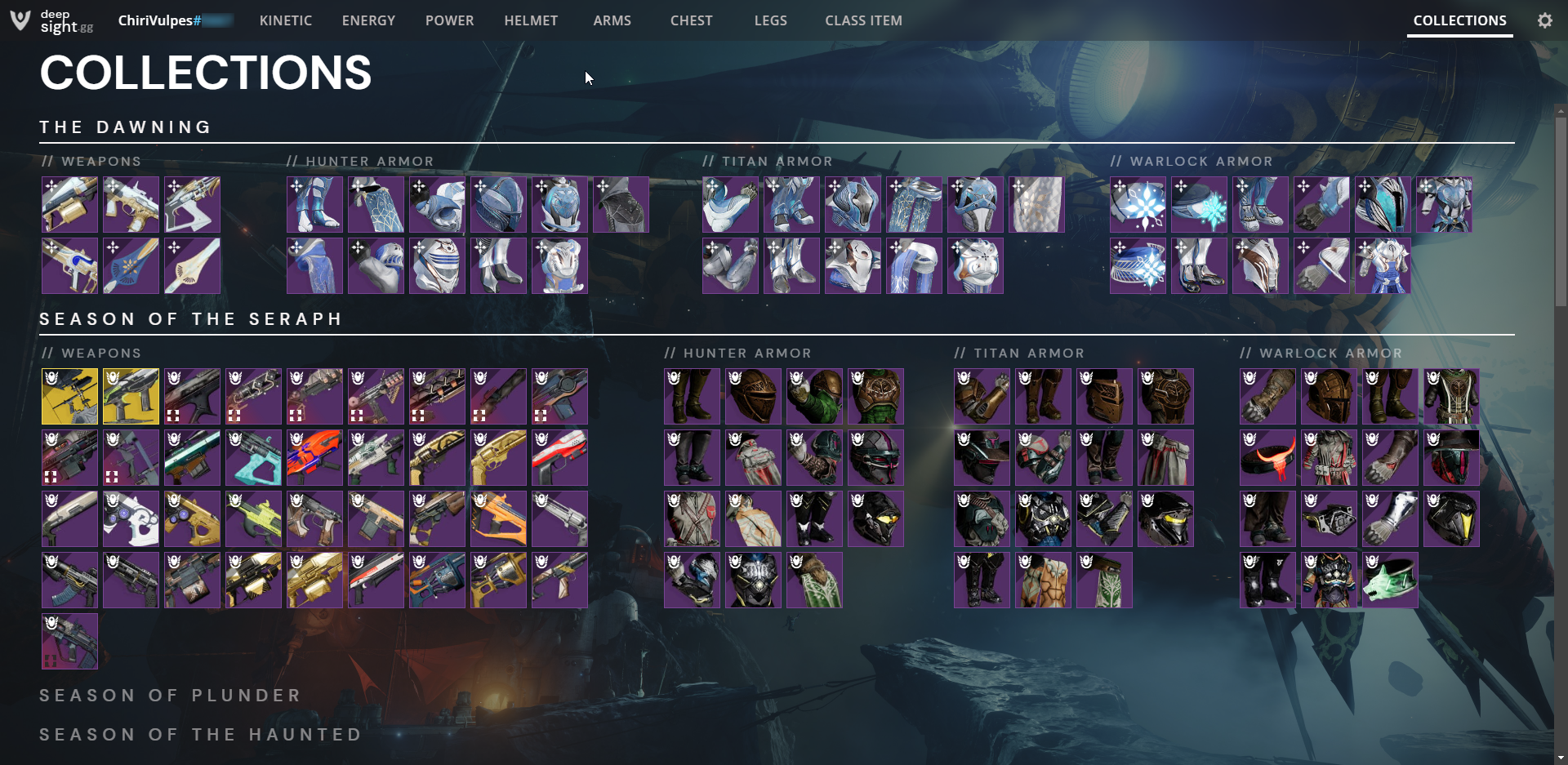Click the green Warlock bond at Seraph row end
This screenshot has height=765, width=1568.
coord(1390,580)
